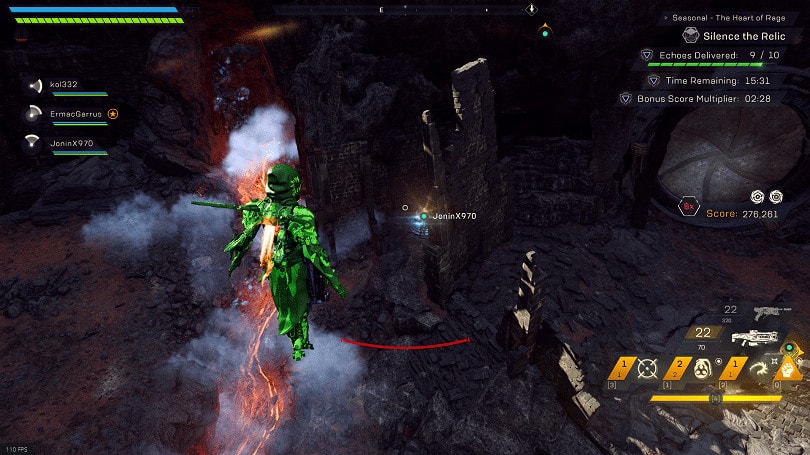Select the secondary pistol weapon
810x455 pixels.
click(x=769, y=311)
